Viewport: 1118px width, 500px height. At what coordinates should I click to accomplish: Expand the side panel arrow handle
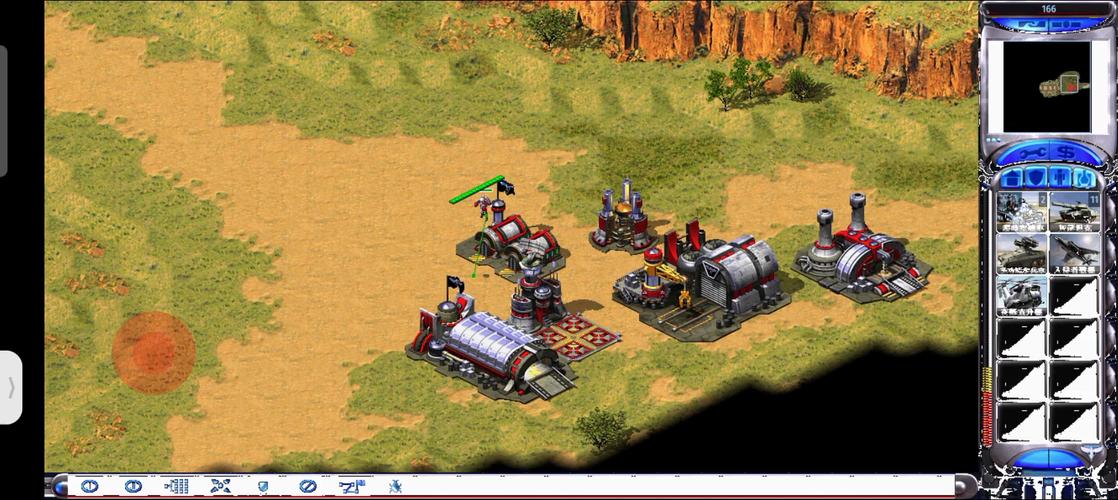11,387
